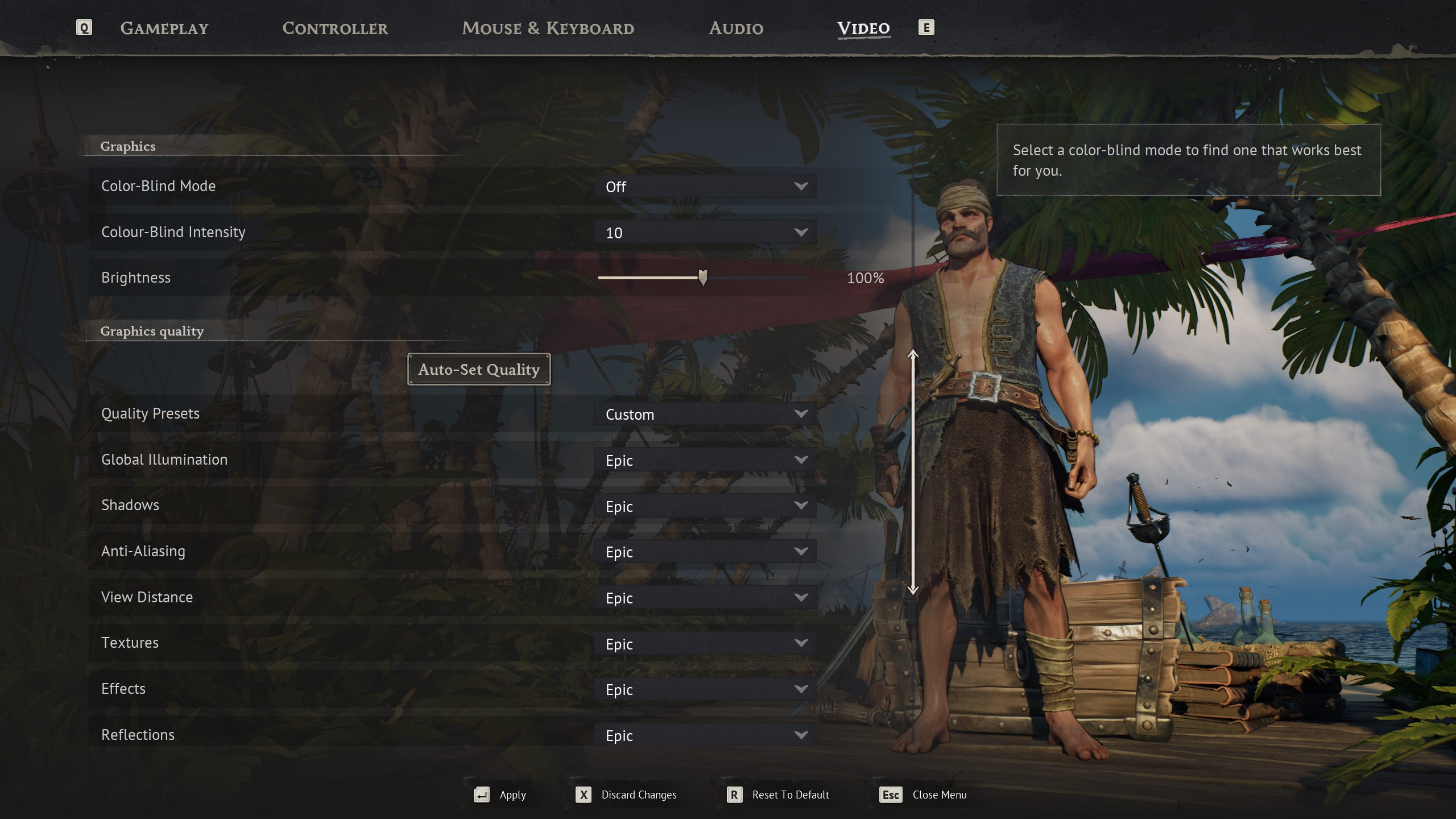This screenshot has height=819, width=1456.
Task: Click the R key icon beside Reset To Default
Action: tap(735, 795)
